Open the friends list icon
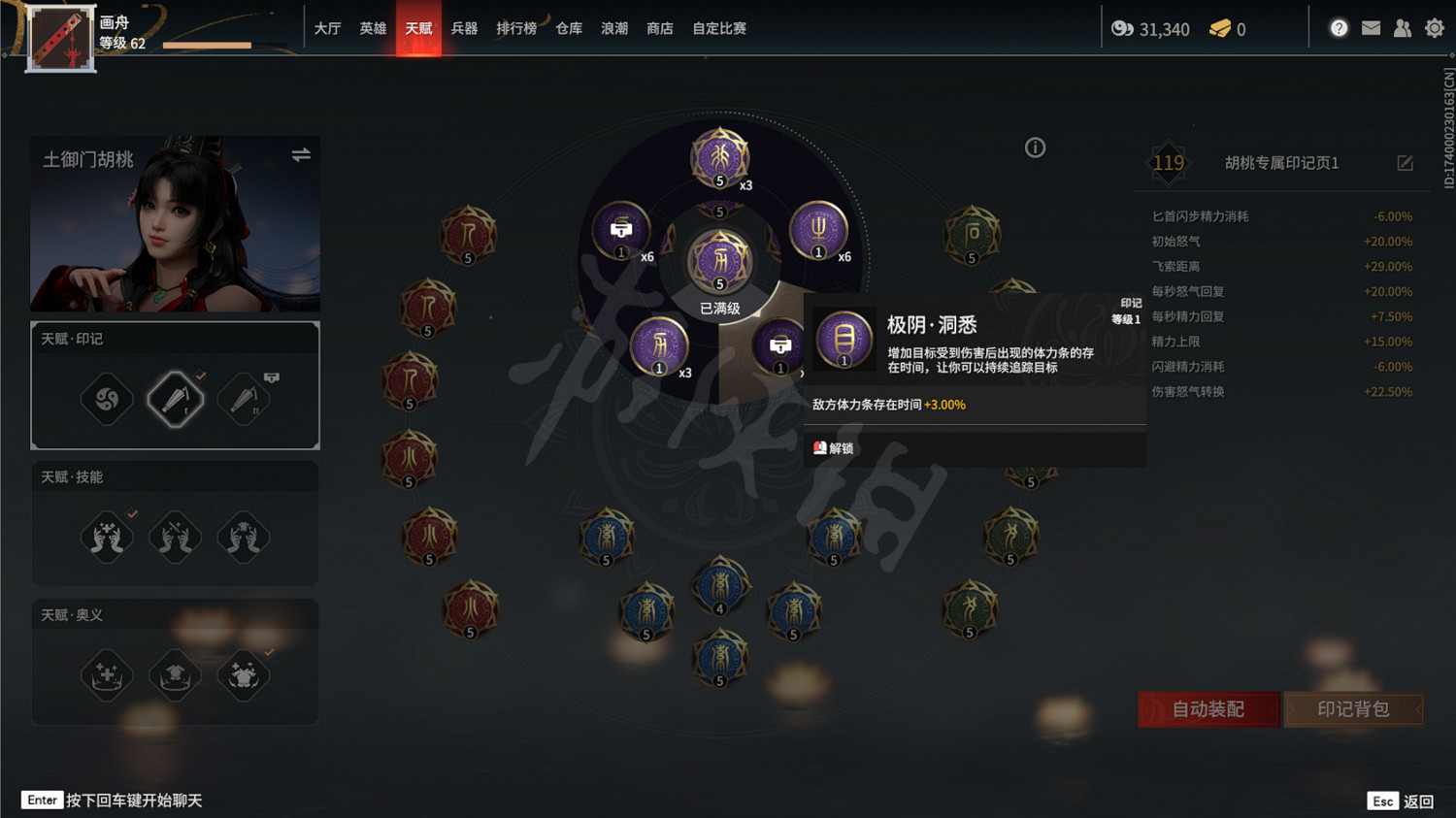Screen dimensions: 1456x818 click(x=1403, y=28)
